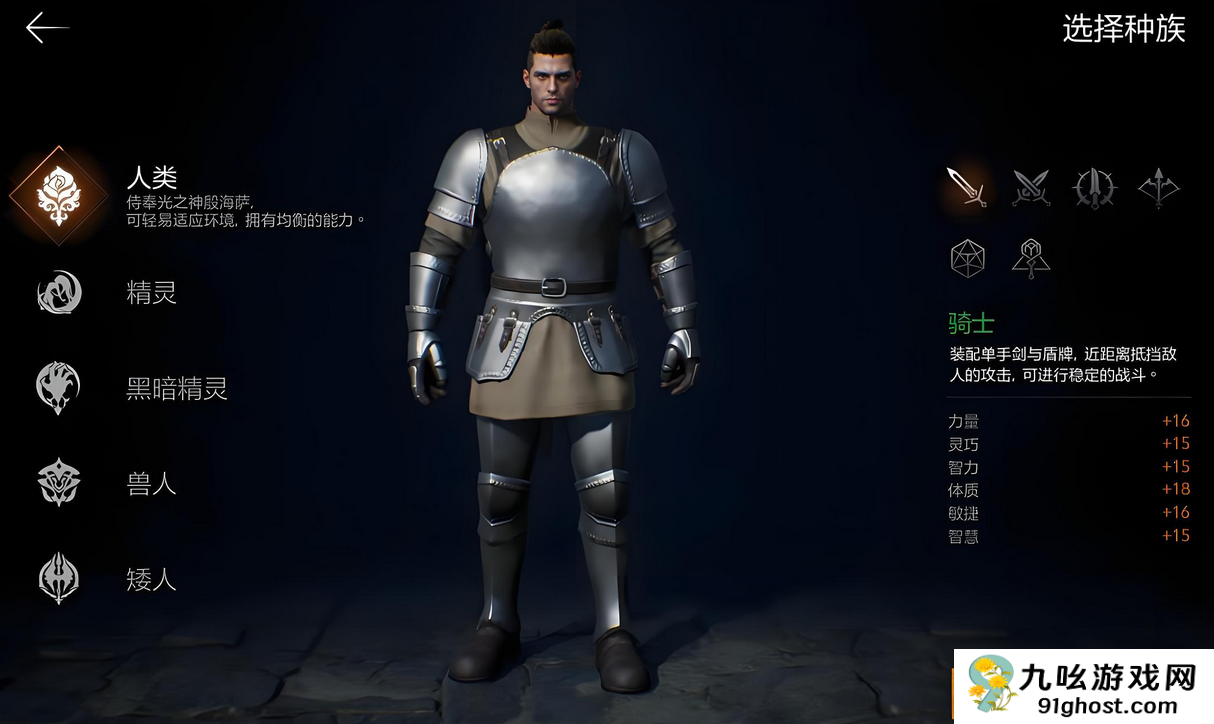The height and width of the screenshot is (724, 1214).
Task: Select the crossed swords class icon
Action: tap(1031, 187)
